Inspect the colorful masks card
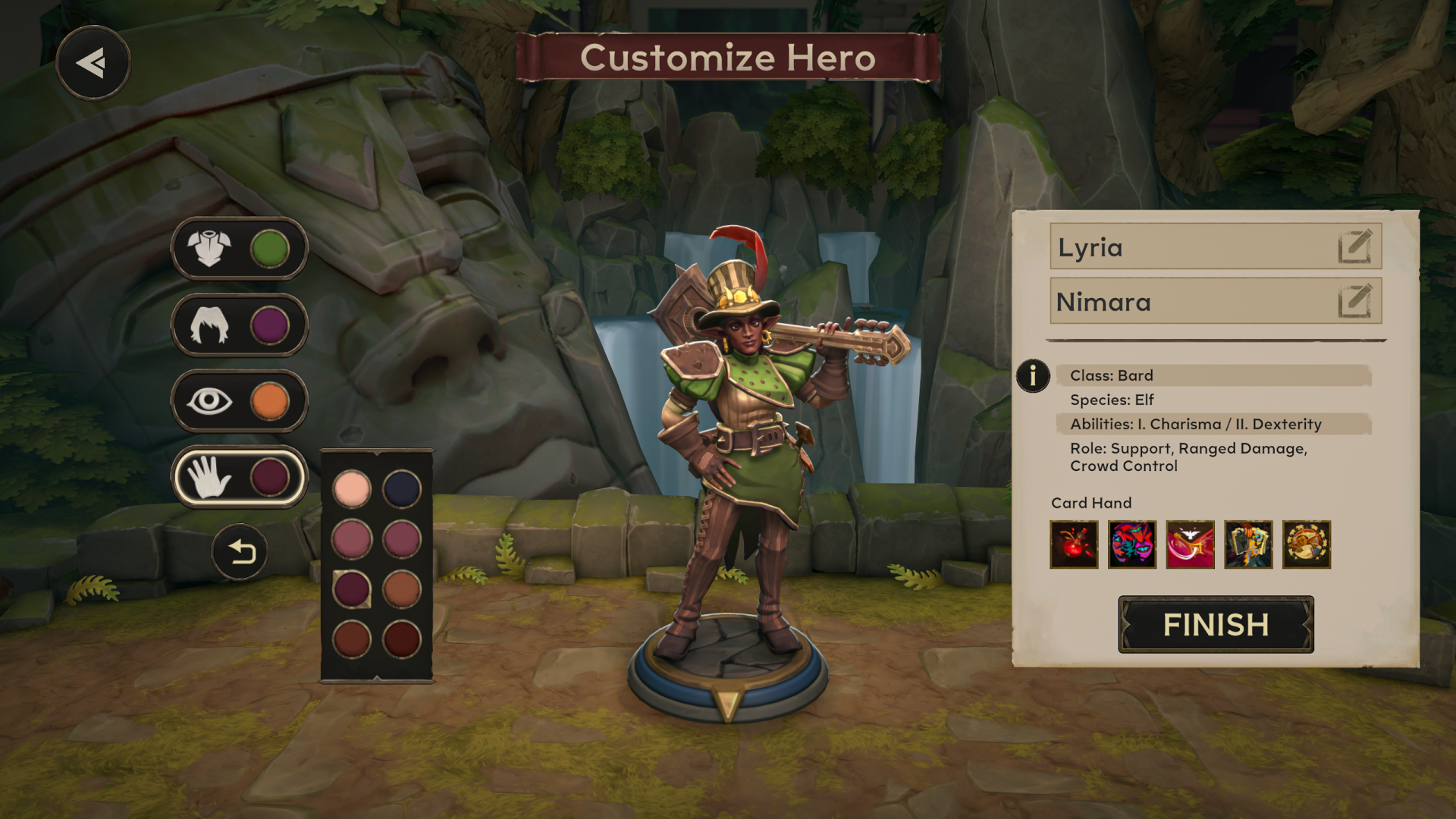 [x=1132, y=544]
